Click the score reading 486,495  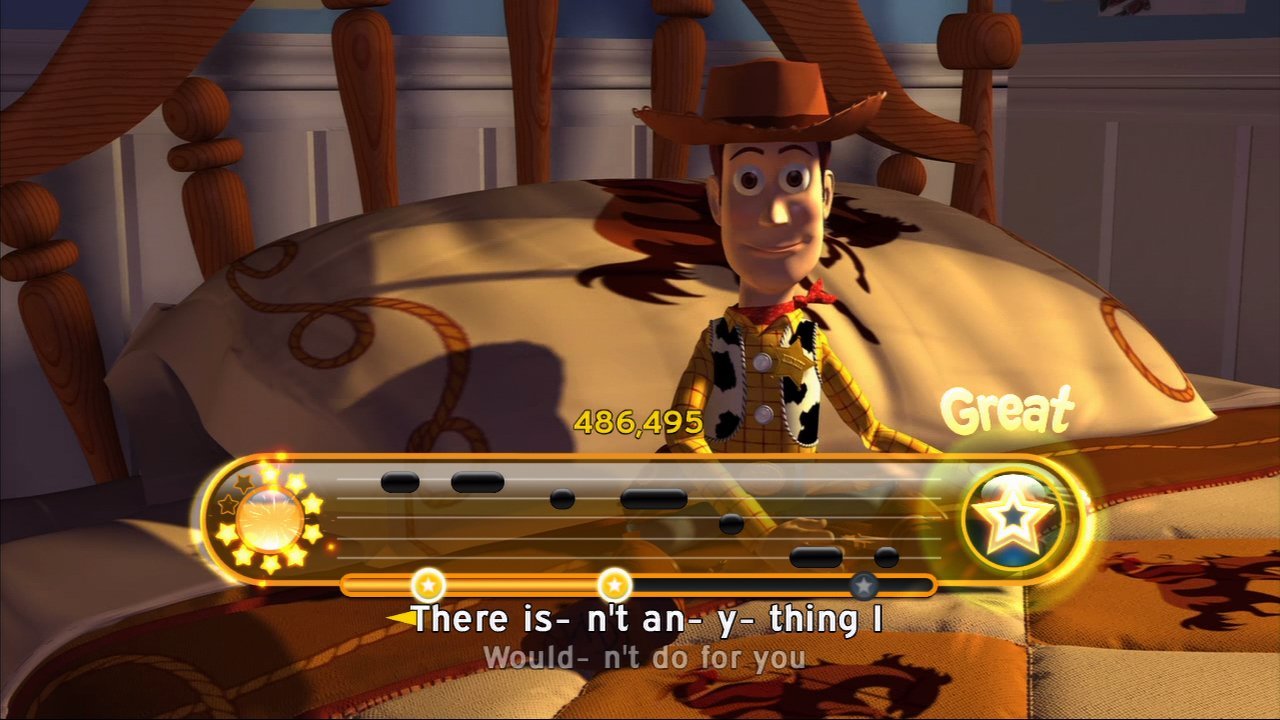[x=637, y=422]
